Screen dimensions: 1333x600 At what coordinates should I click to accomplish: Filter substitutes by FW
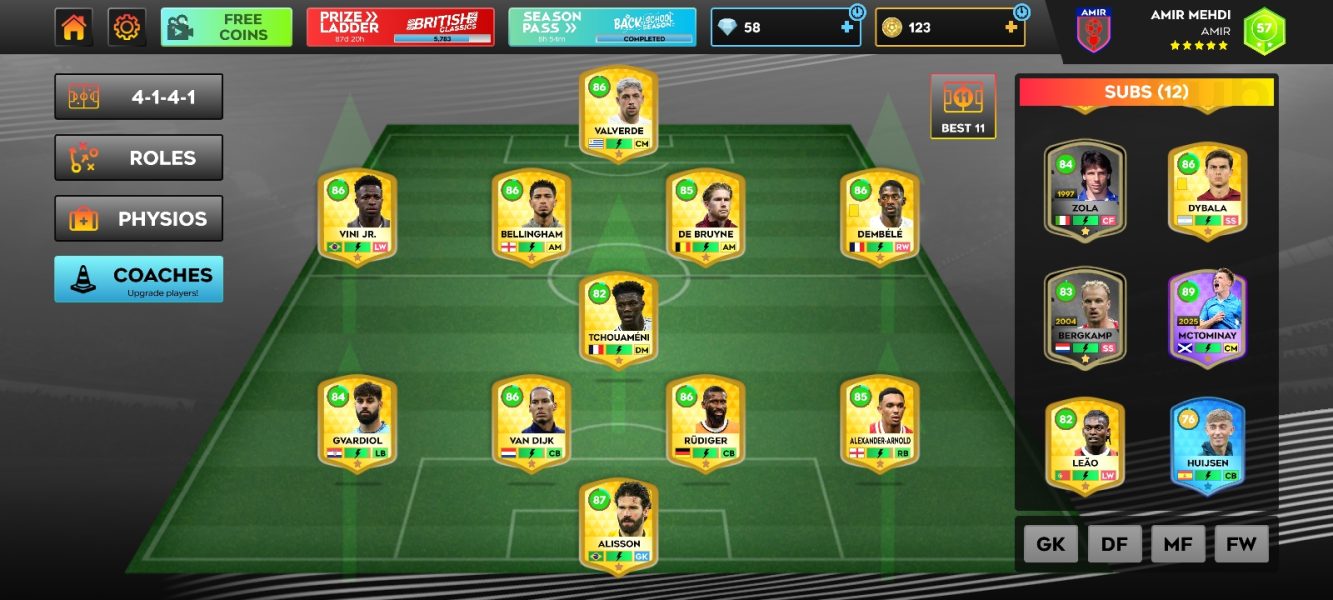[x=1241, y=544]
